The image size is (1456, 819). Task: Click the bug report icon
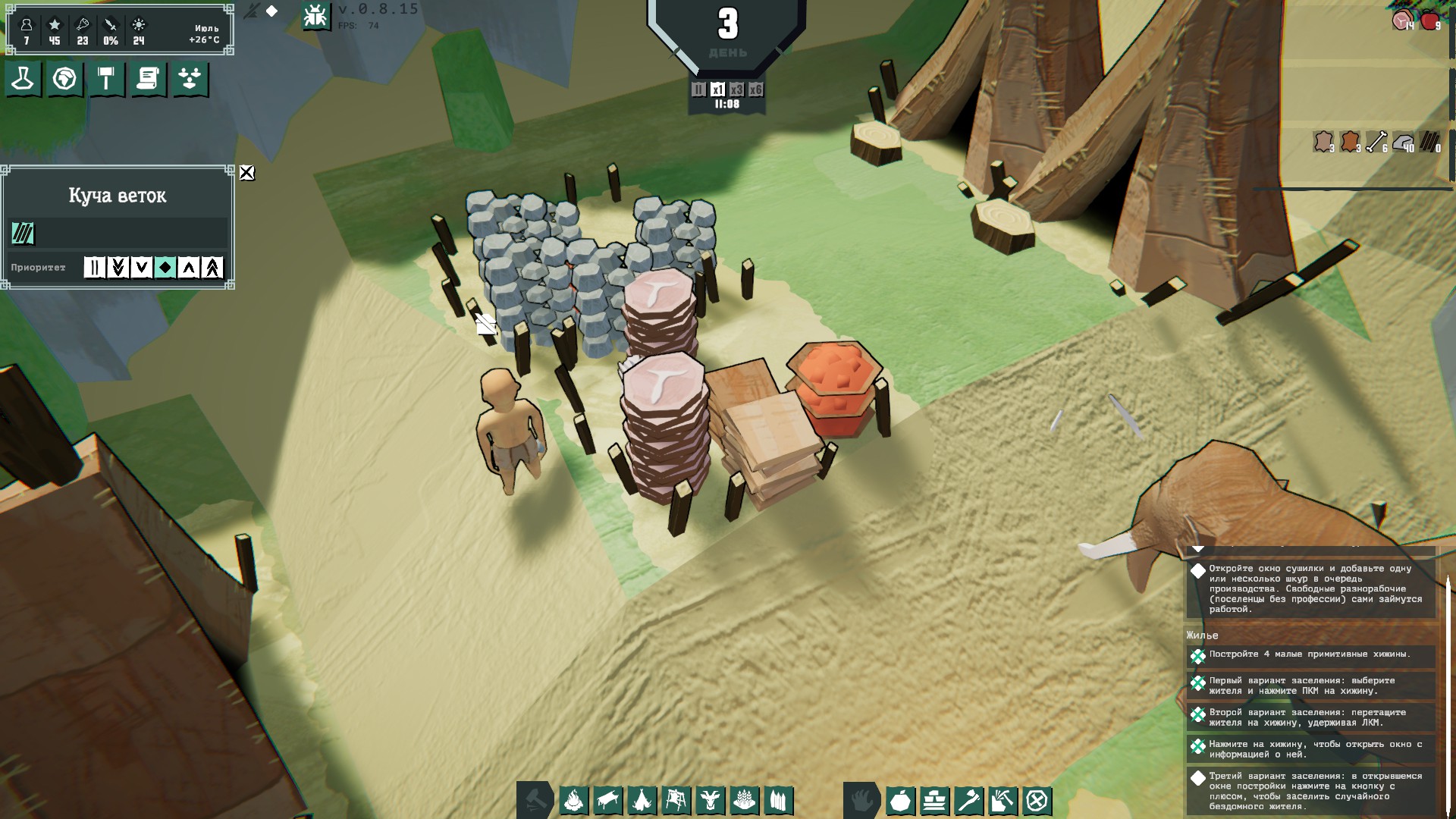click(315, 16)
